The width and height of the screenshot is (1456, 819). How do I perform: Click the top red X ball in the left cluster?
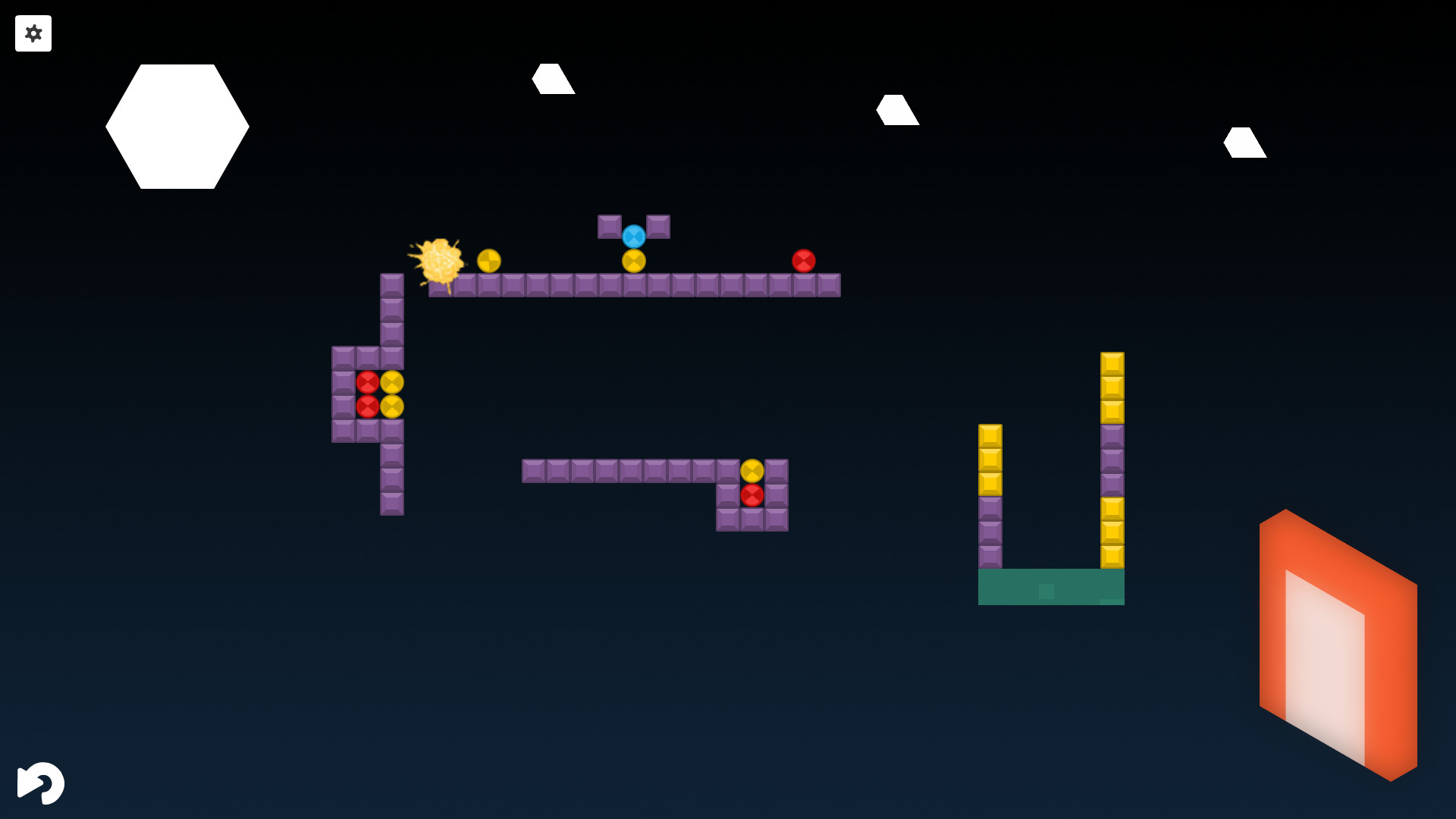point(369,381)
